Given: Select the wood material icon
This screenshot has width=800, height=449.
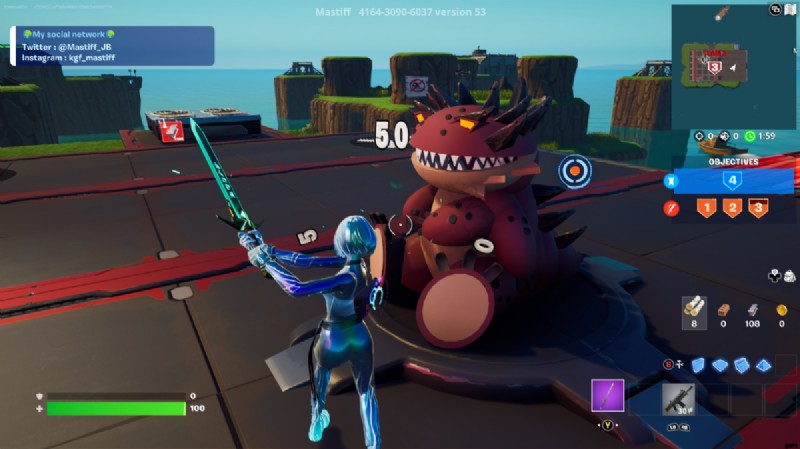Looking at the screenshot, I should pos(694,310).
